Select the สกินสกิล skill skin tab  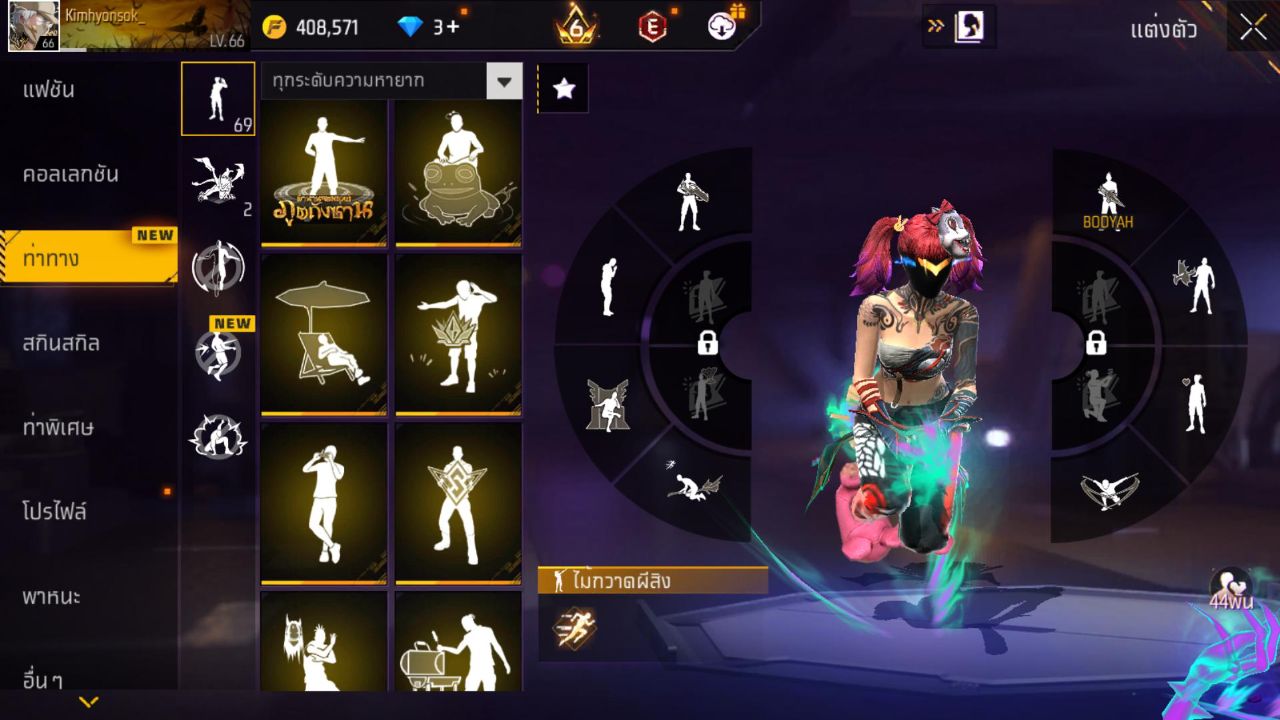point(61,343)
